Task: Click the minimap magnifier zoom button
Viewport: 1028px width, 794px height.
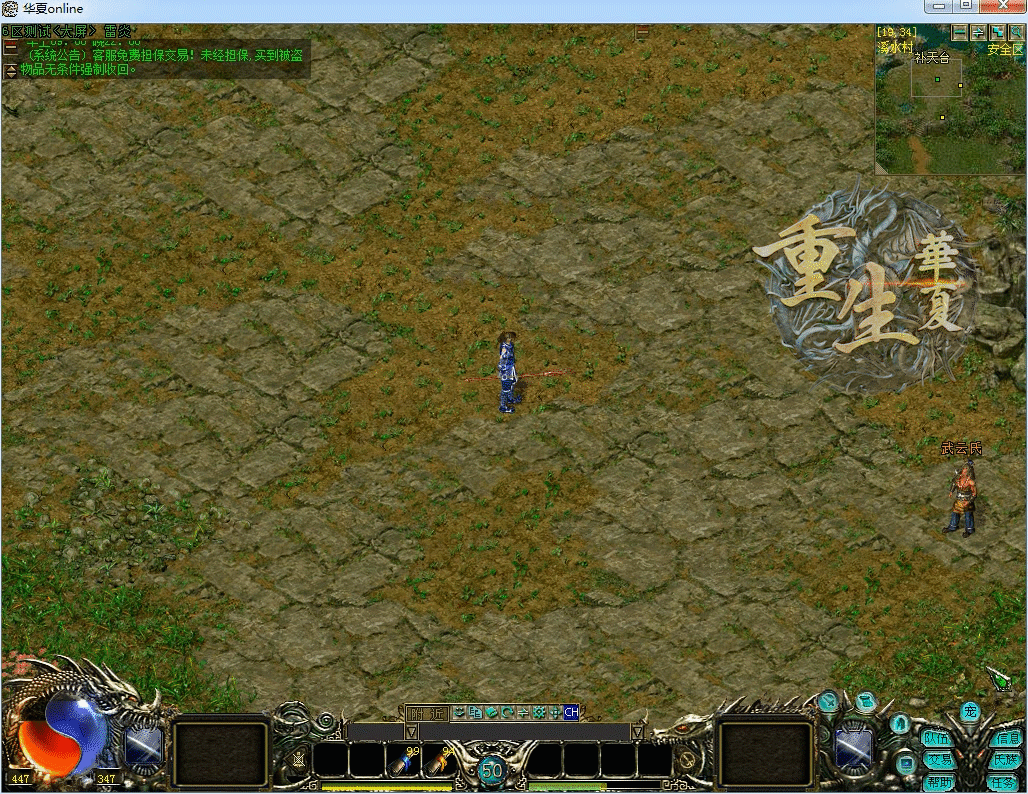Action: [1016, 33]
